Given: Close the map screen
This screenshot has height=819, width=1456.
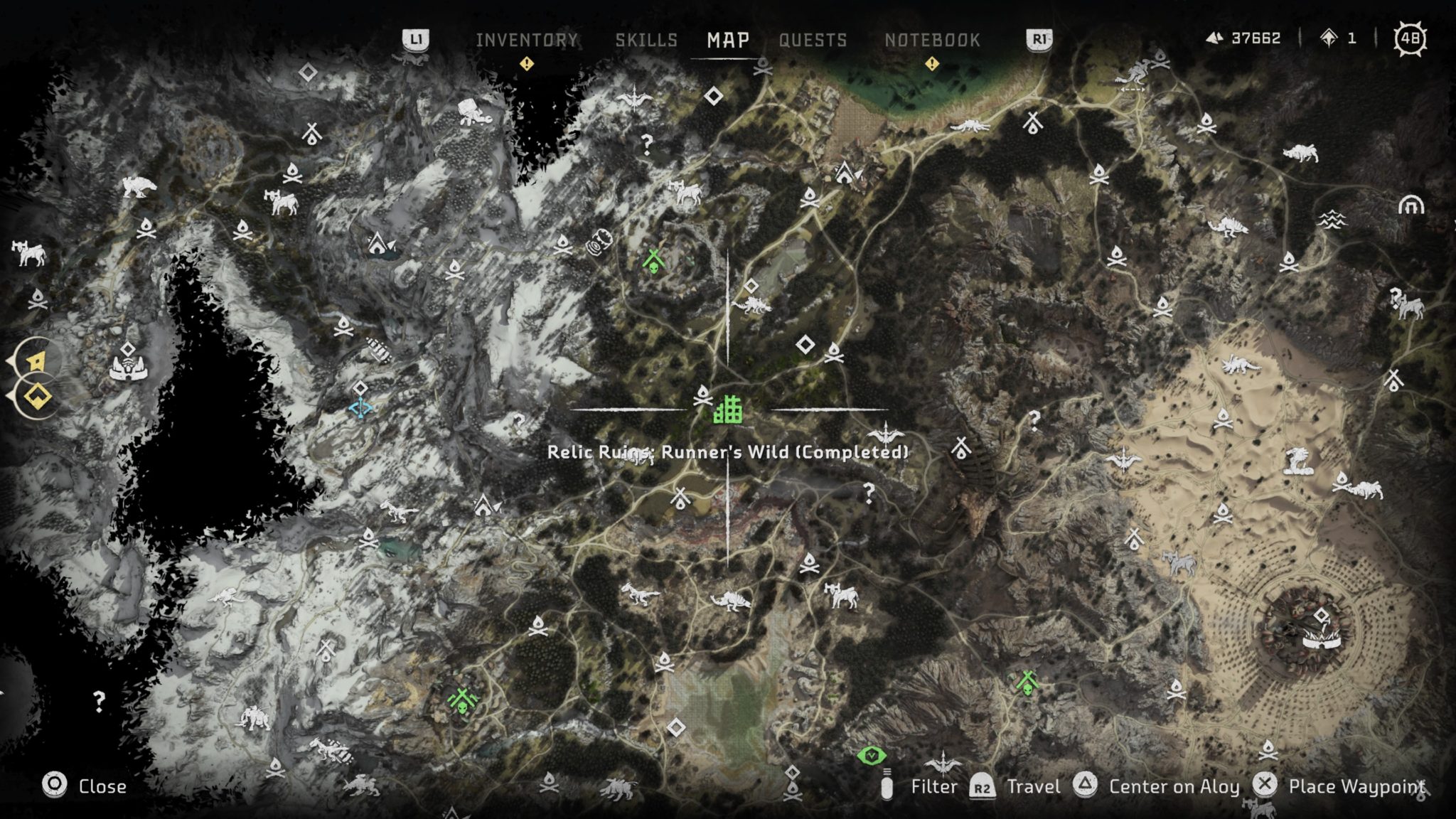Looking at the screenshot, I should (84, 786).
